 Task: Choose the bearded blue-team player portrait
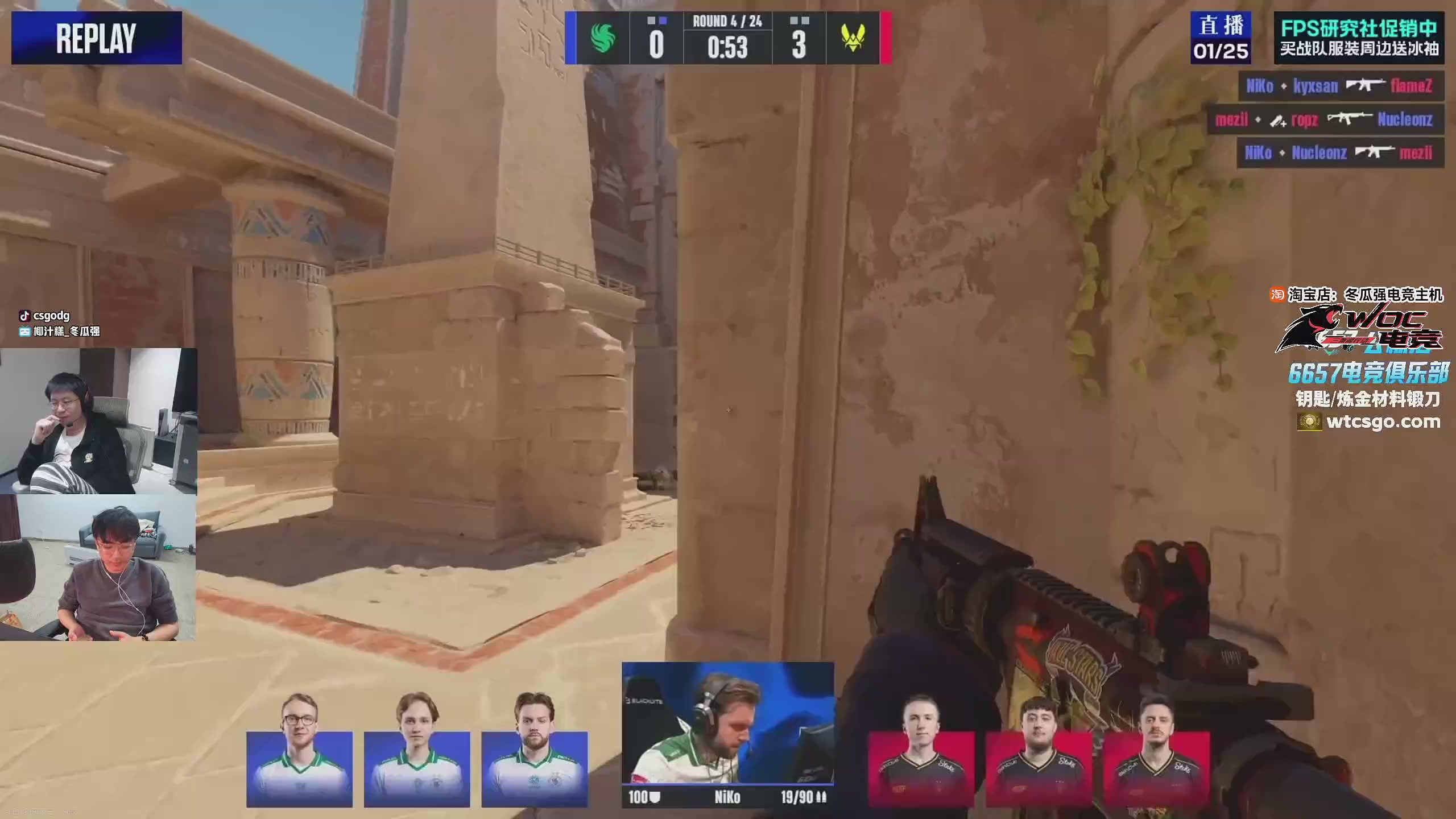click(534, 751)
